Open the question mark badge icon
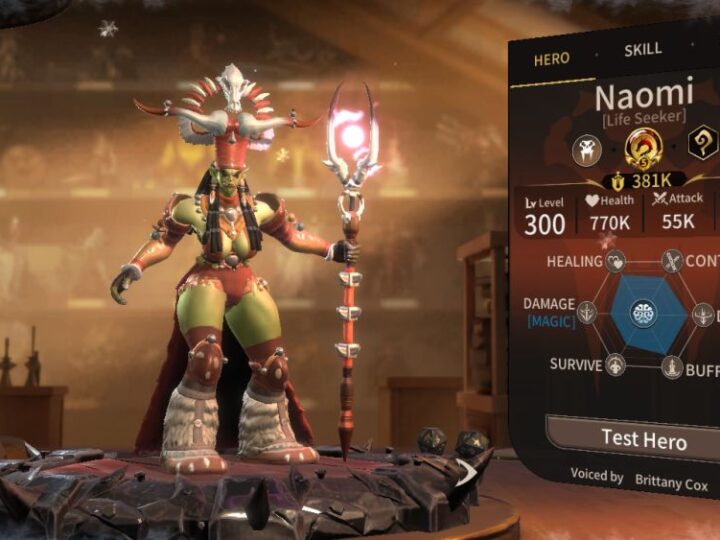The width and height of the screenshot is (720, 540). 703,143
